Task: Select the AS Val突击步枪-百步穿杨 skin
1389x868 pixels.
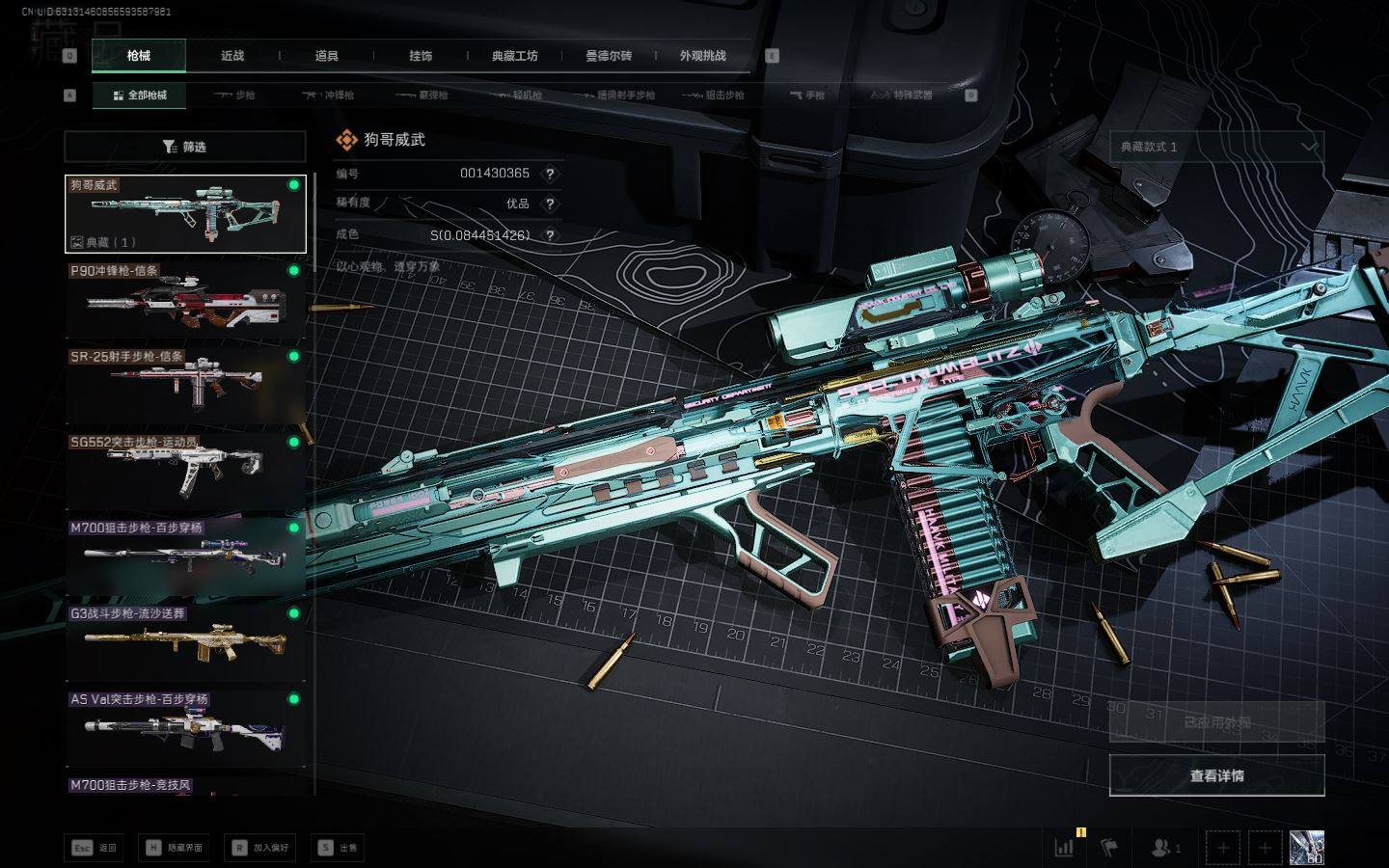Action: click(x=184, y=728)
